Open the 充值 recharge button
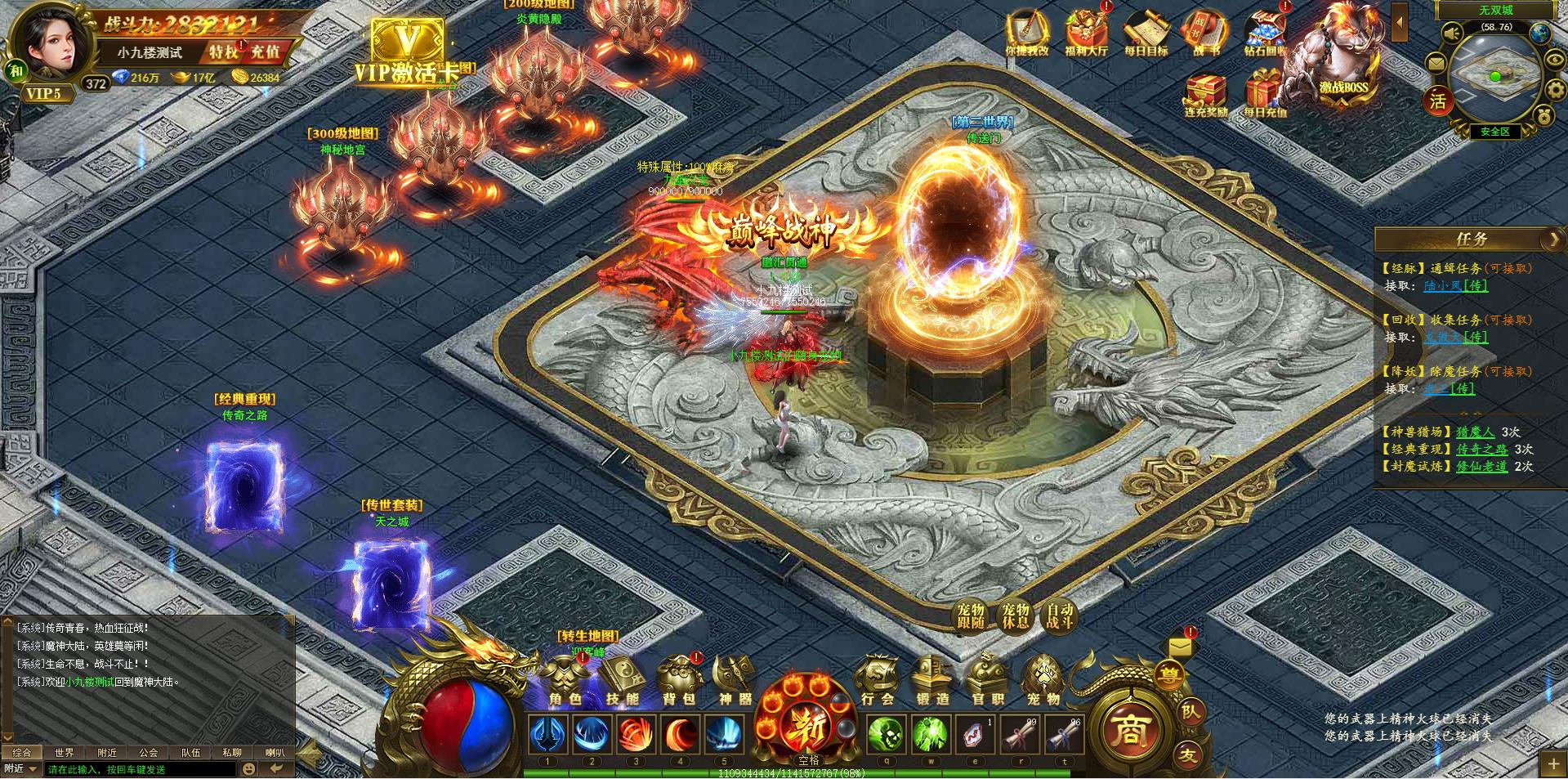Screen dimensions: 1568x779 click(x=266, y=52)
